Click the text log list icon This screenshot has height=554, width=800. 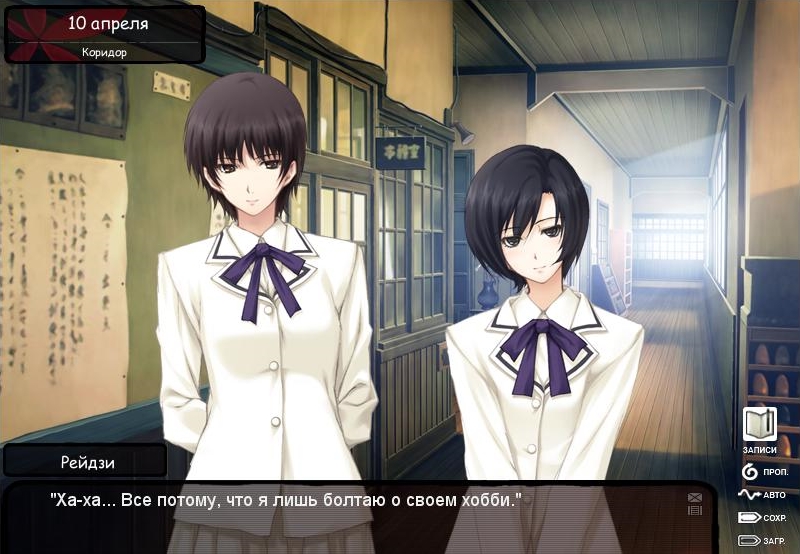click(695, 510)
